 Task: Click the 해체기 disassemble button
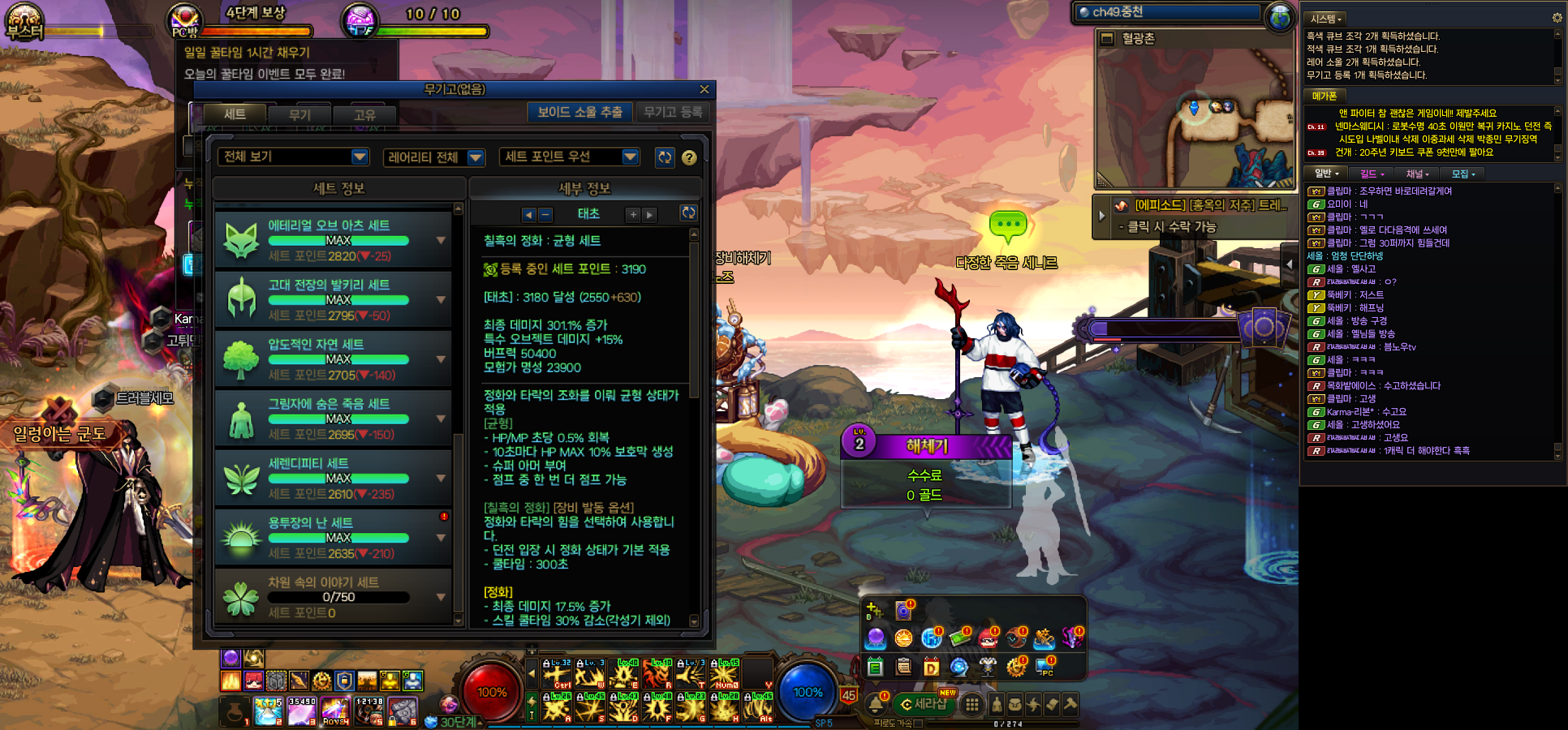click(927, 446)
